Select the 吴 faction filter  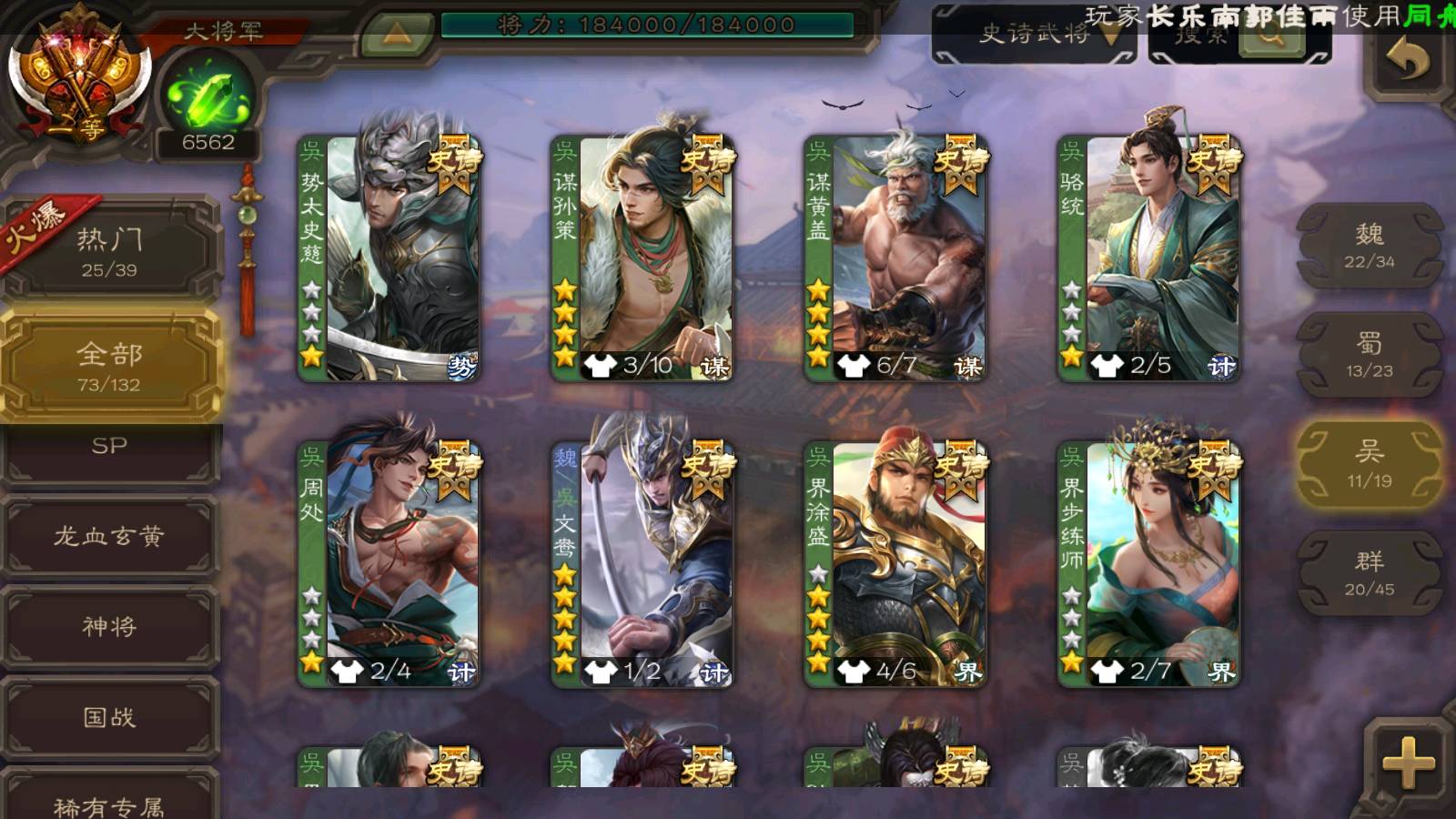coord(1369,464)
